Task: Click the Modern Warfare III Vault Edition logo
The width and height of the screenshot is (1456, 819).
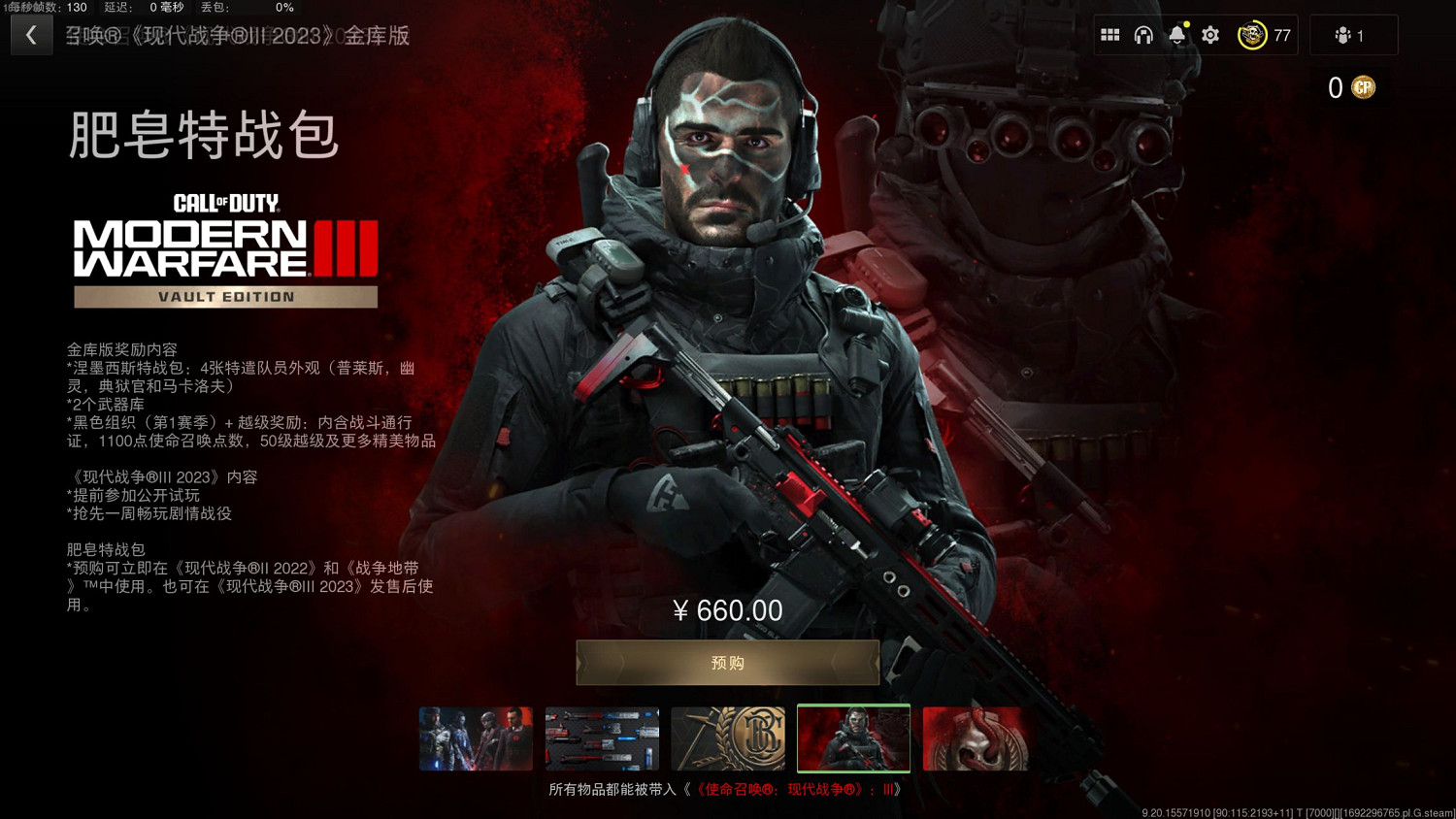Action: [225, 247]
